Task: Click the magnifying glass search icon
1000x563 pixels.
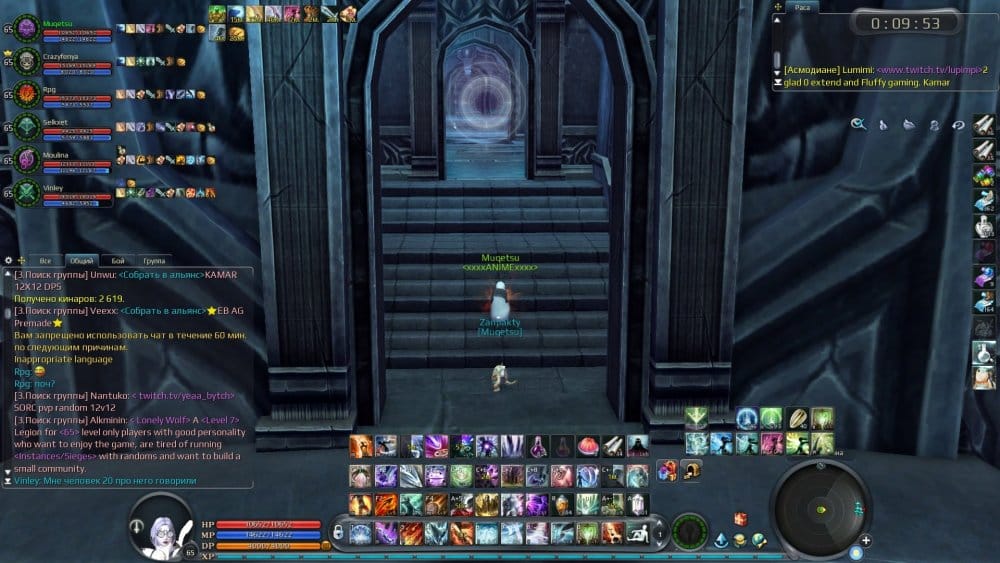Action: 858,125
